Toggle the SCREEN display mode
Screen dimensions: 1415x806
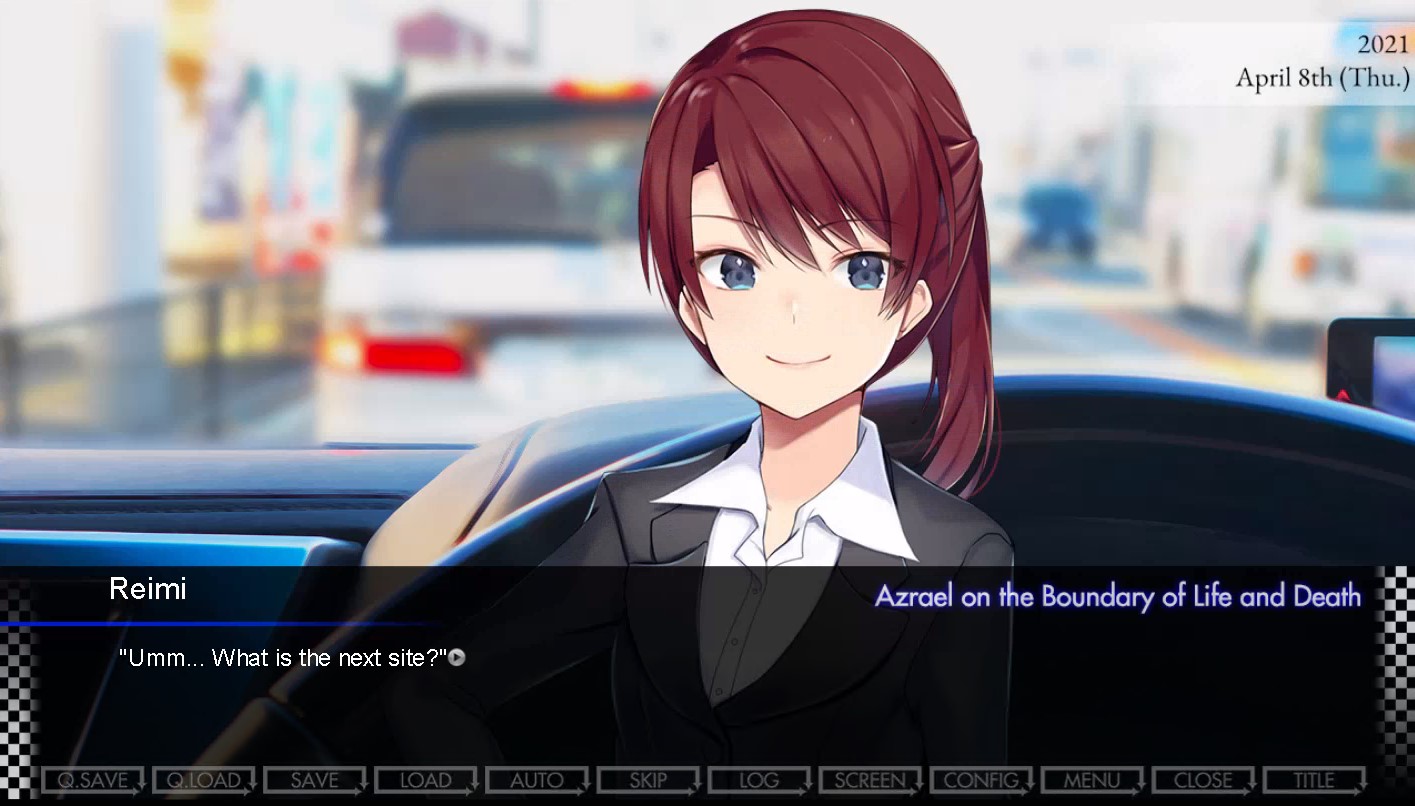coord(870,780)
